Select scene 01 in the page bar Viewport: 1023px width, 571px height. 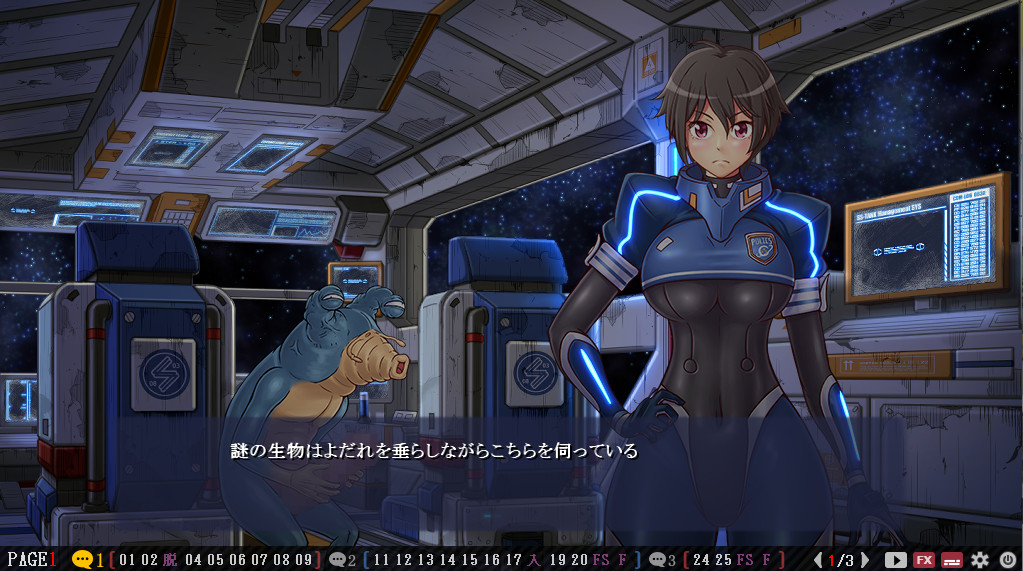[x=126, y=560]
